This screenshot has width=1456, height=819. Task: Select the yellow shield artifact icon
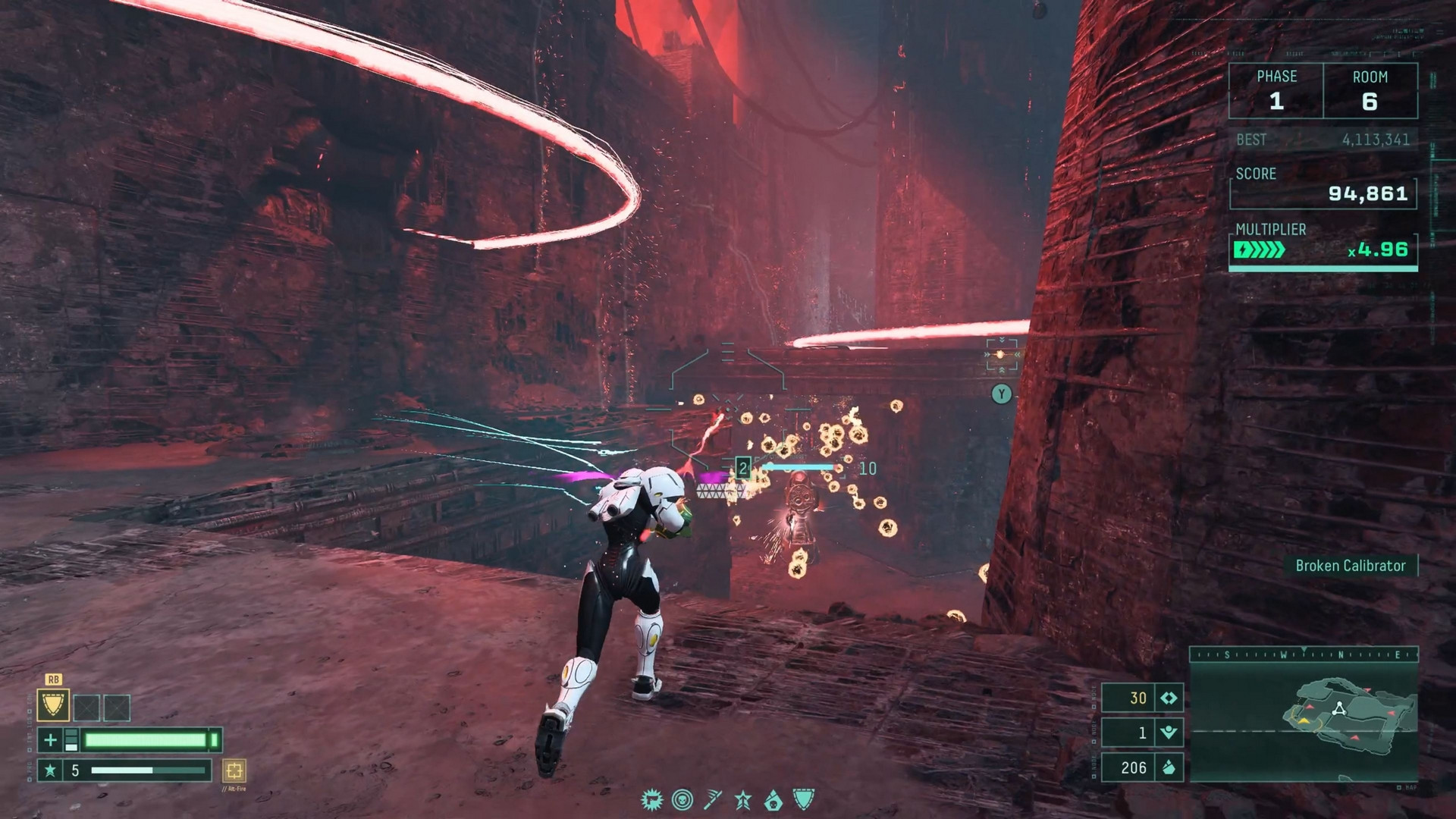(54, 705)
